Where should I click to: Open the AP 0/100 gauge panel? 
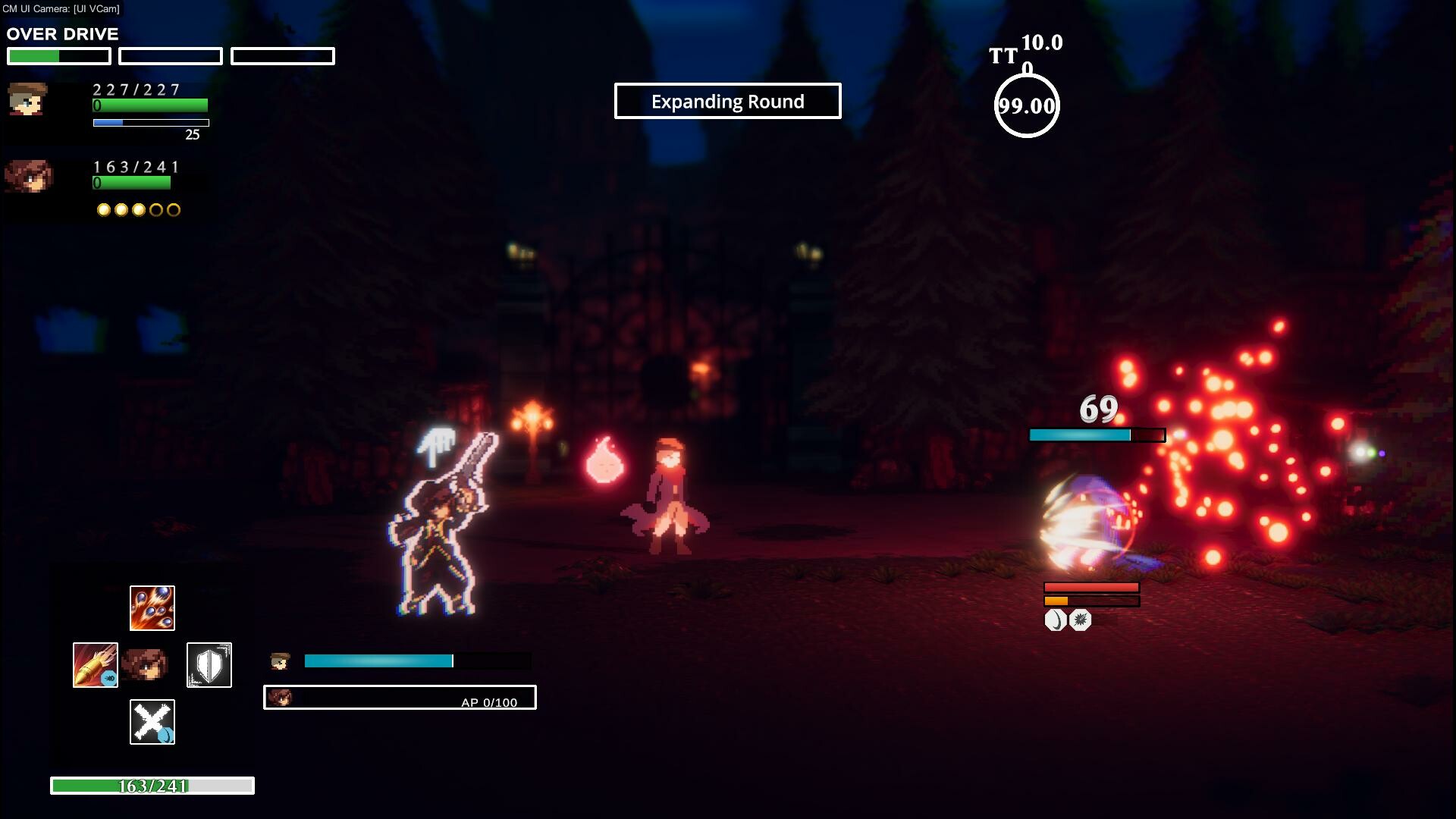400,698
